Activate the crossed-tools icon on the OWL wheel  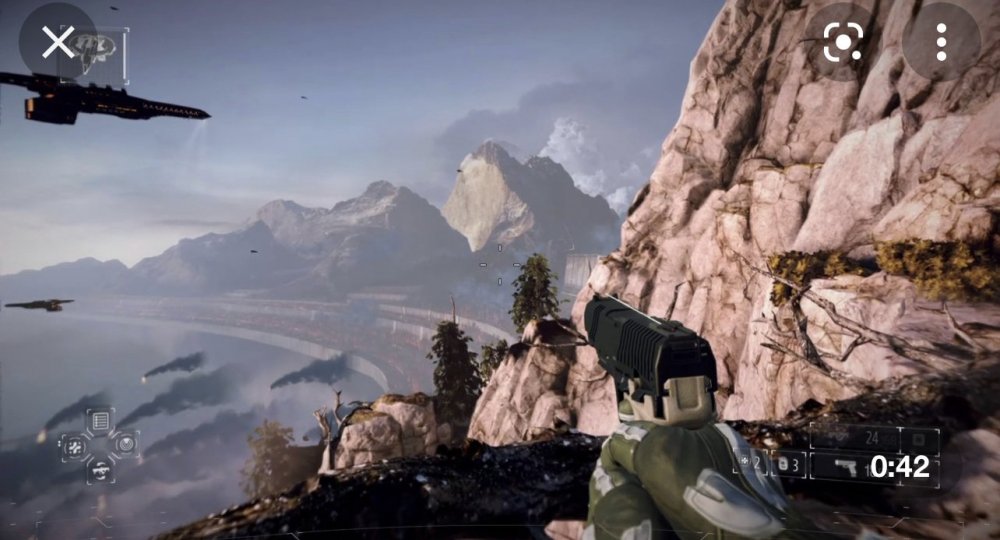(75, 445)
